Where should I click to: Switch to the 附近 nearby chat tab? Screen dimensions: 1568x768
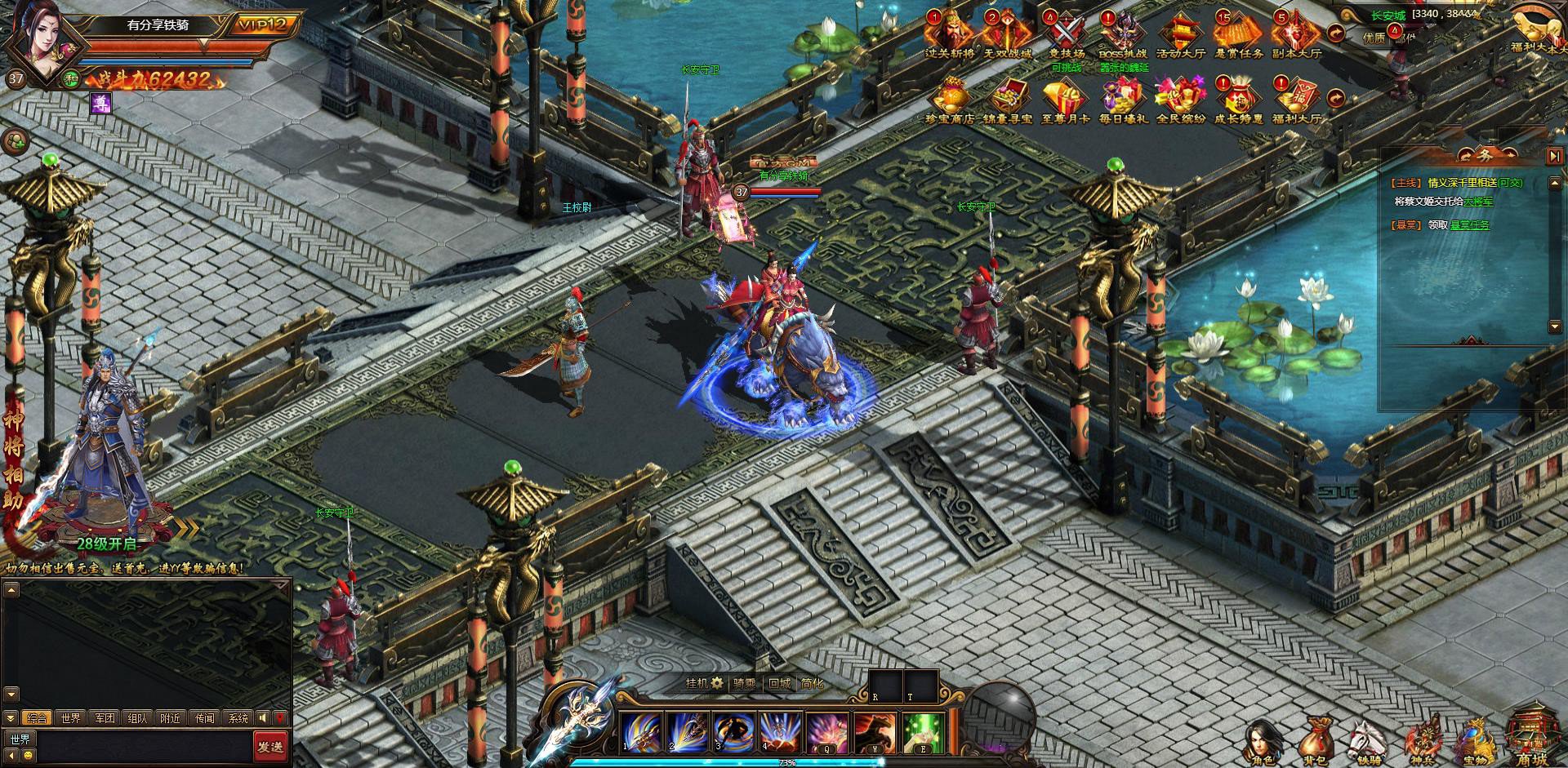click(x=171, y=718)
